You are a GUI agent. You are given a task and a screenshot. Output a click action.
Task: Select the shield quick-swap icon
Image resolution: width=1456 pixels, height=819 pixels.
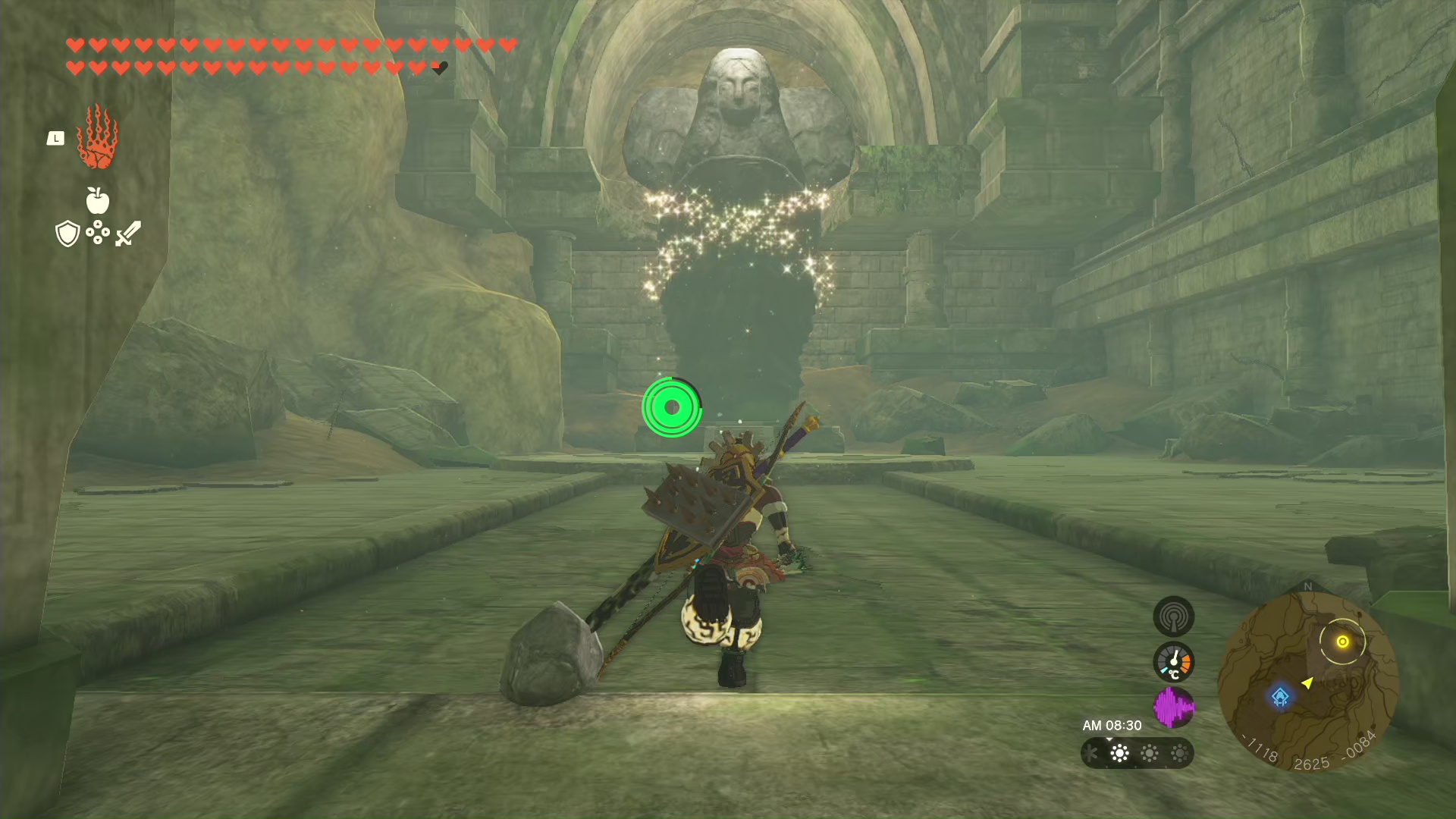pos(67,234)
